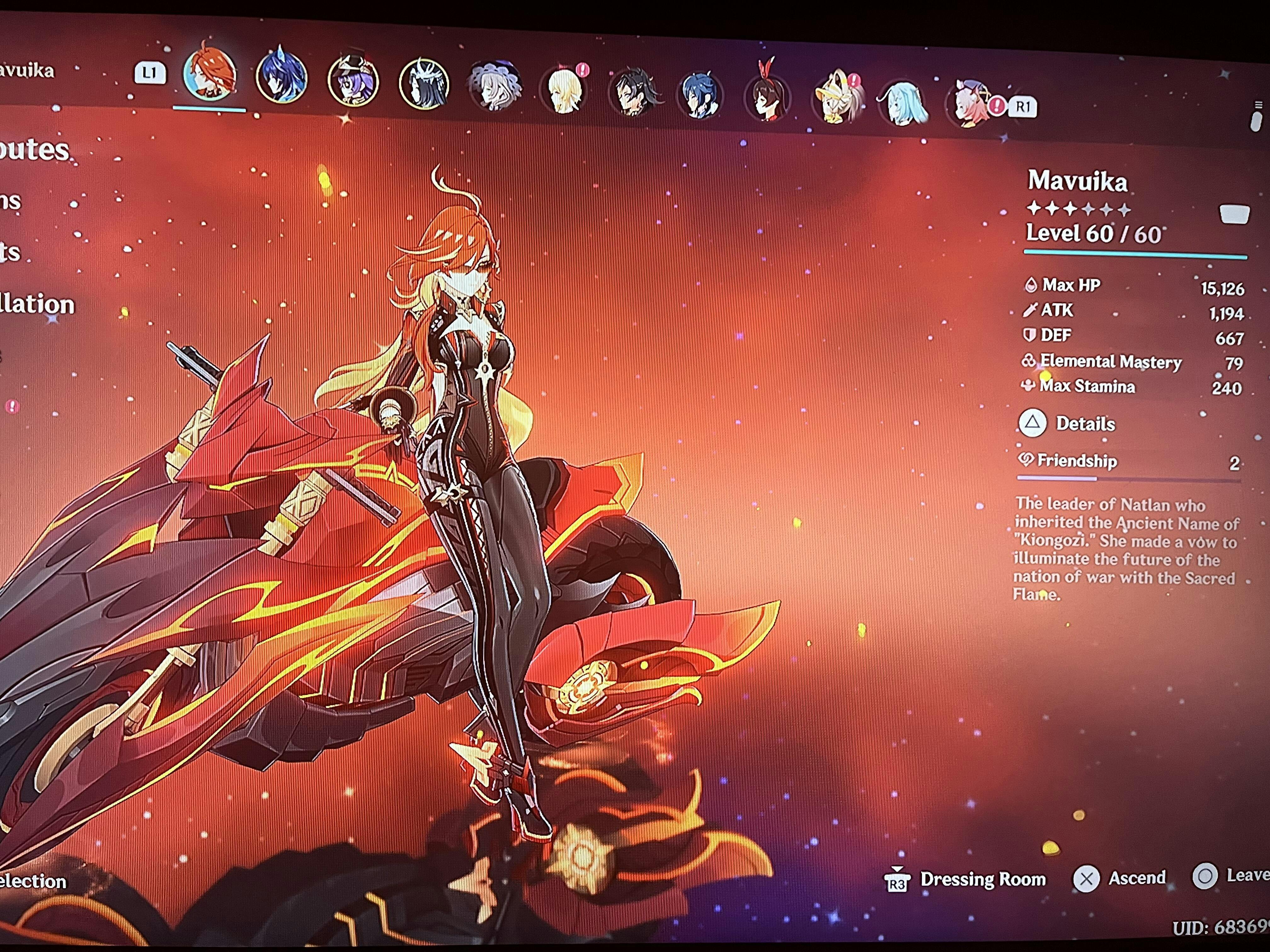Select the blonde Traveler portrait
1270x952 pixels.
pyautogui.click(x=564, y=89)
